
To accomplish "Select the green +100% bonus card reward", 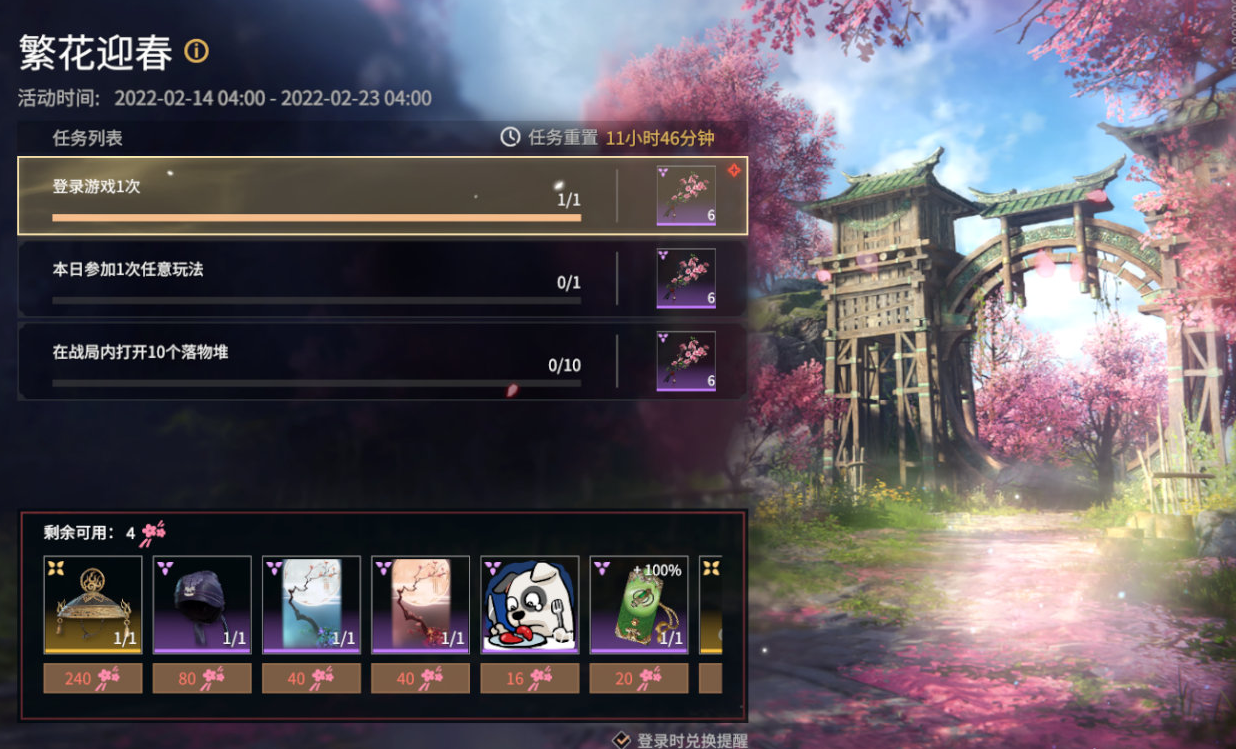I will 639,605.
